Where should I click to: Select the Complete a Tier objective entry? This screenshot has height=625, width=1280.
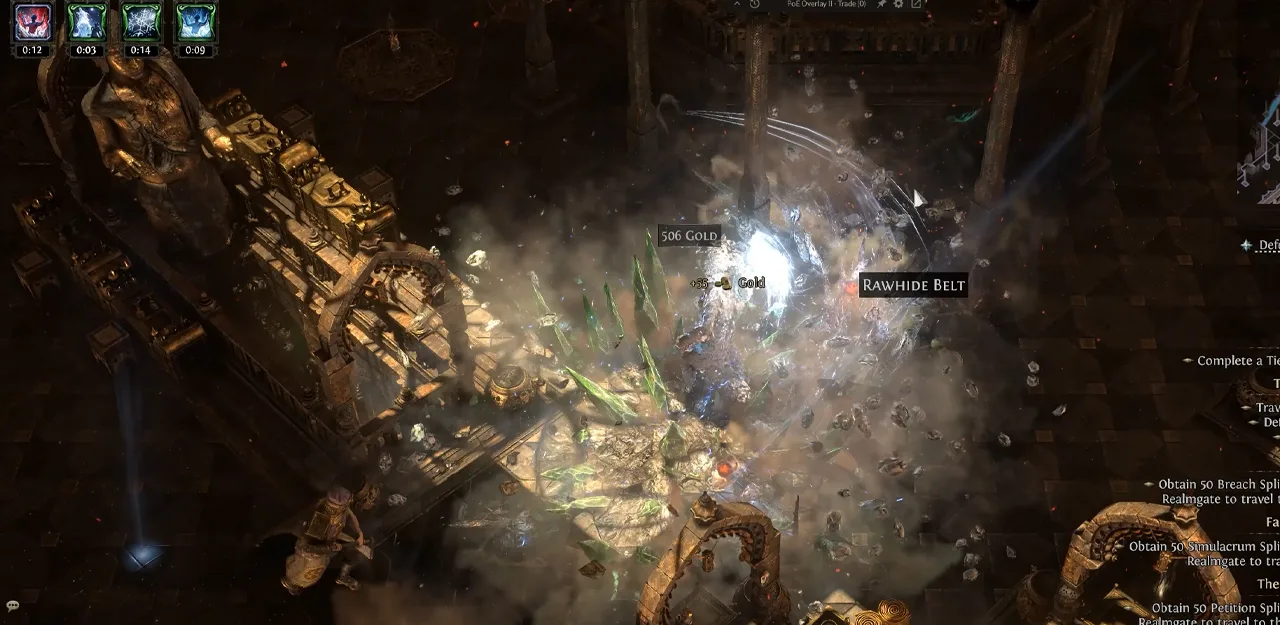pos(1237,361)
